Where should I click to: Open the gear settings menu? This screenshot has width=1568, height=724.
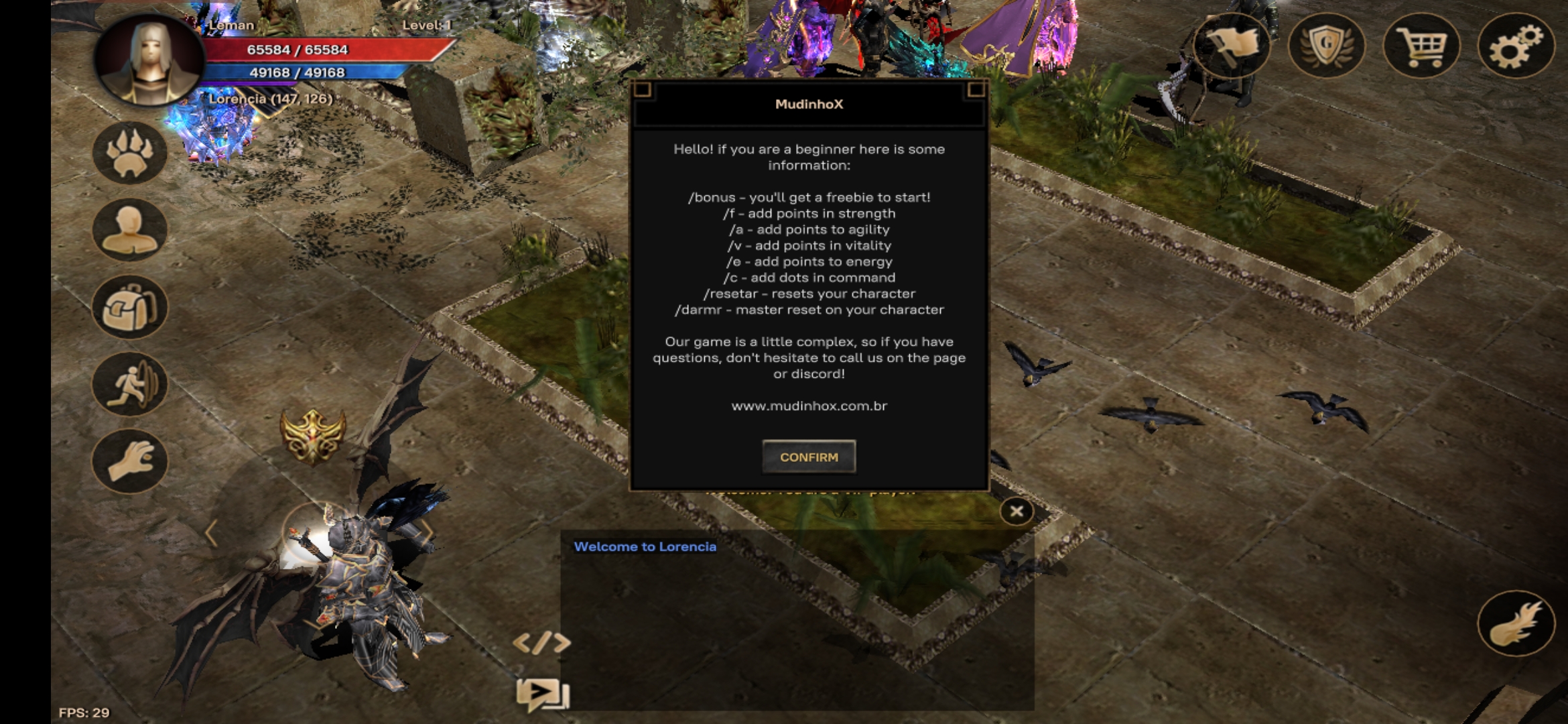(x=1516, y=46)
